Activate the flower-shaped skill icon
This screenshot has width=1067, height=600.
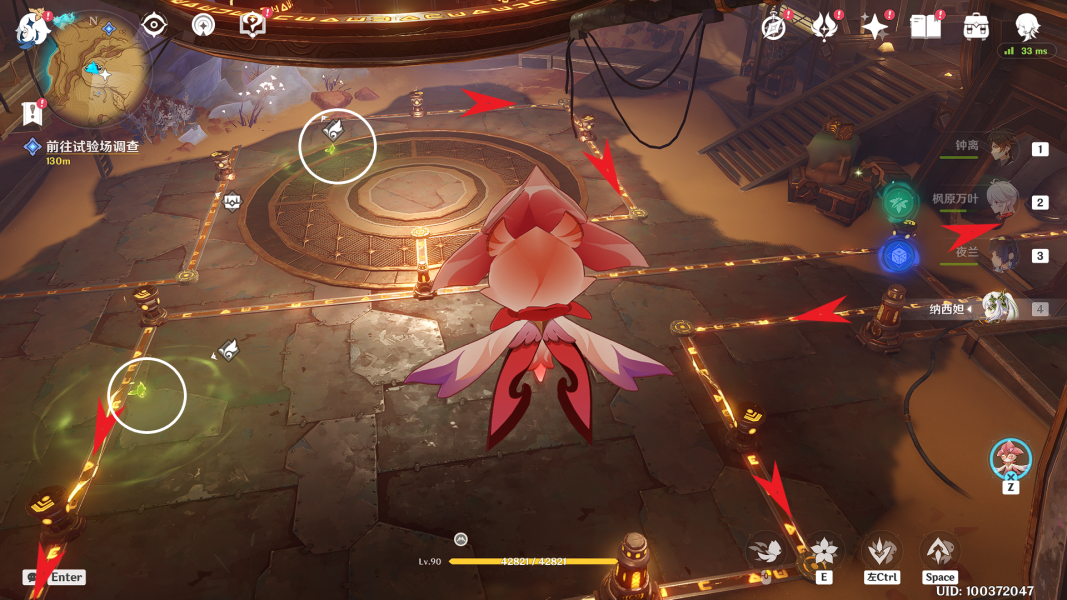823,551
